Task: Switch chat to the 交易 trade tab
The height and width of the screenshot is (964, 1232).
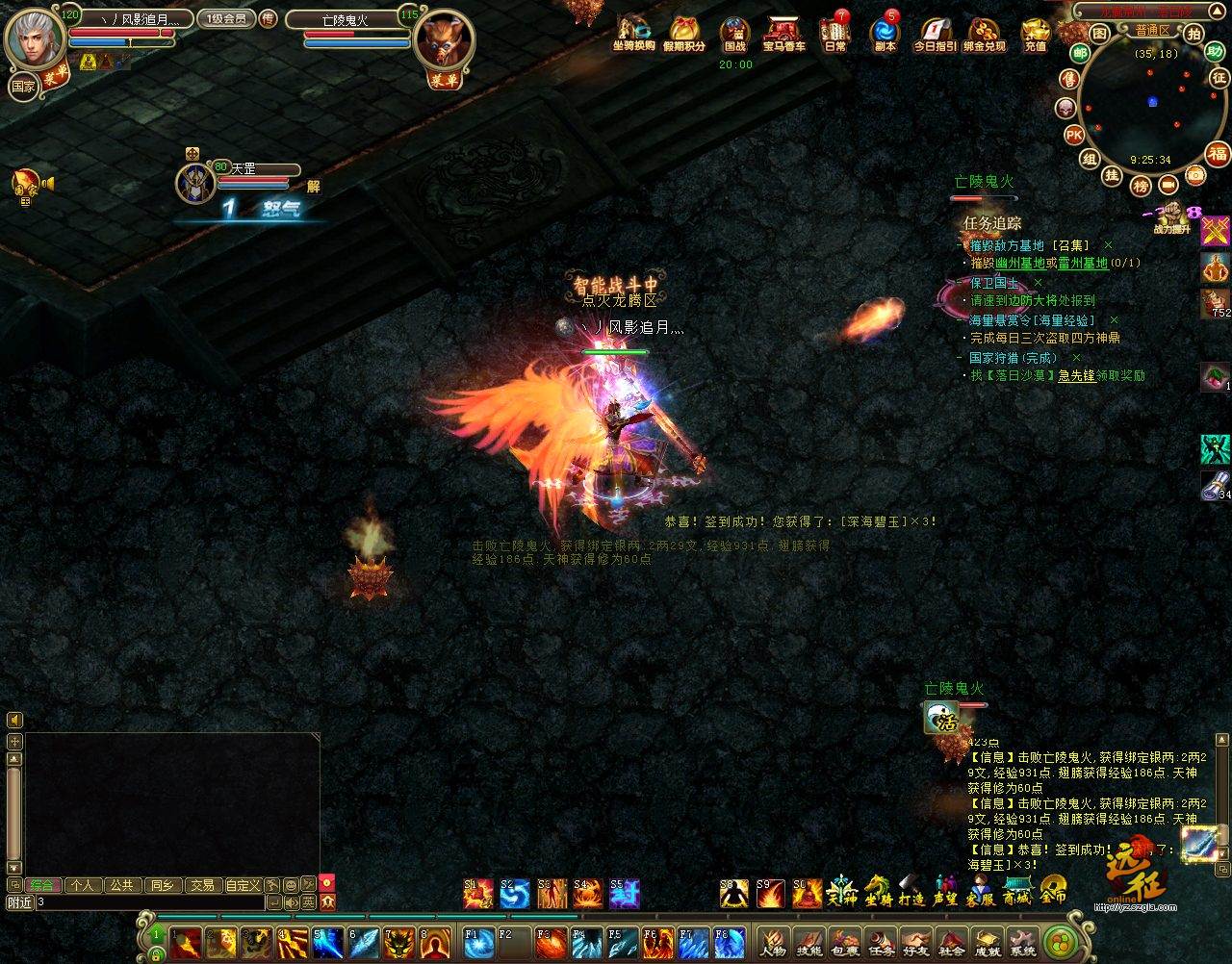Action: pos(201,885)
